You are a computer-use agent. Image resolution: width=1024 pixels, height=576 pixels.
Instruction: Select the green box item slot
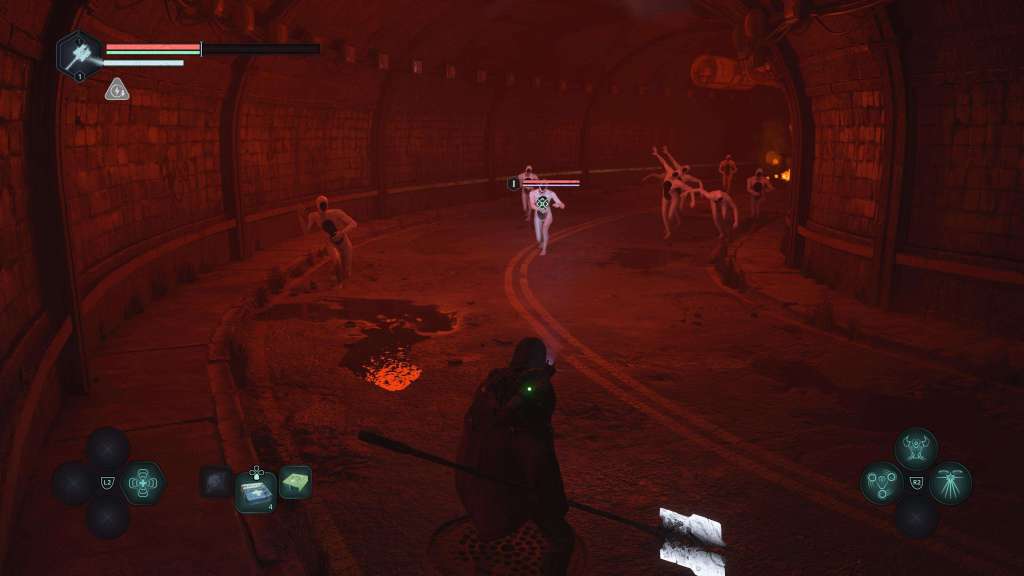click(295, 482)
